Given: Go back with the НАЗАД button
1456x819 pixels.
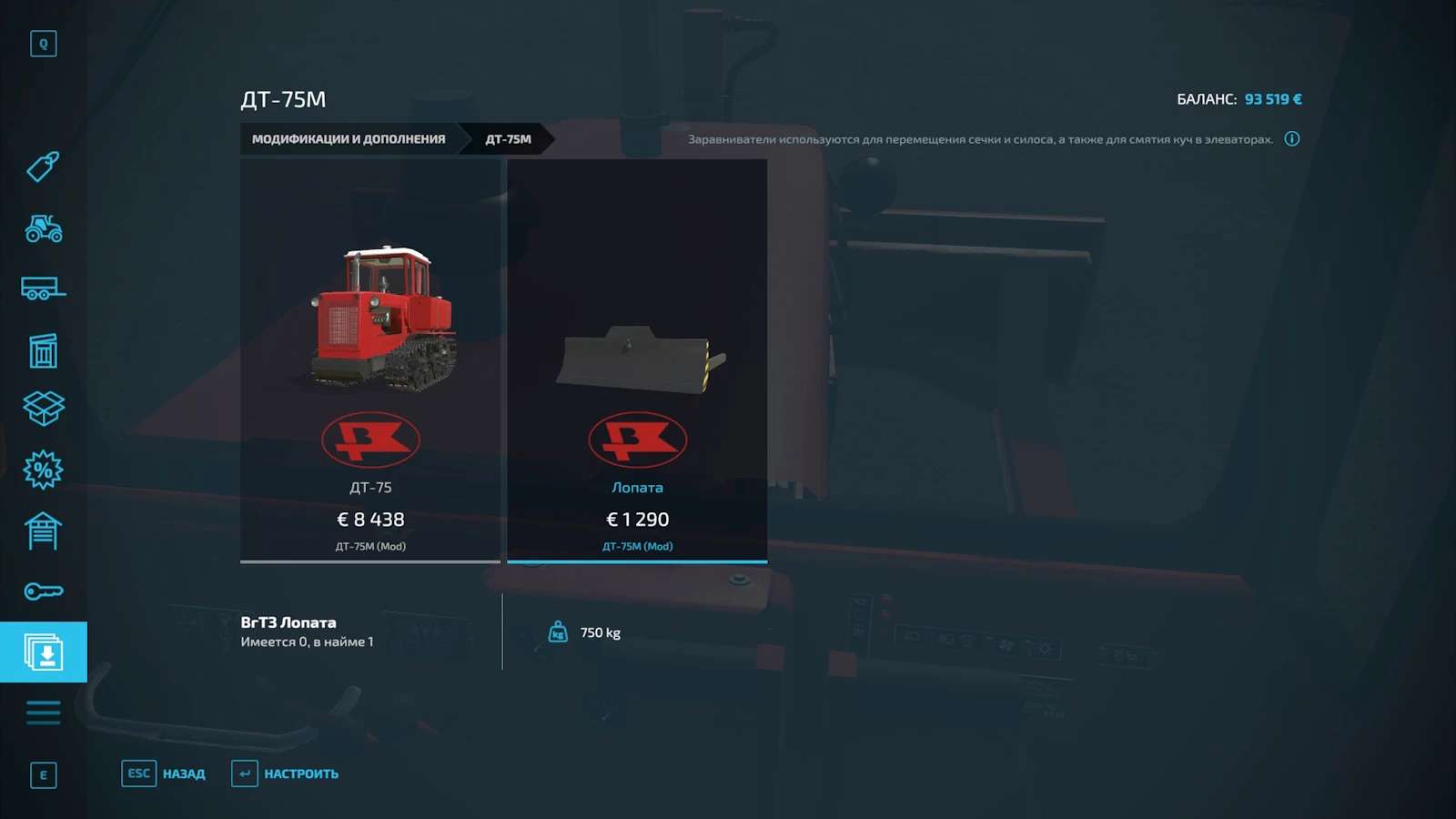Looking at the screenshot, I should (165, 773).
